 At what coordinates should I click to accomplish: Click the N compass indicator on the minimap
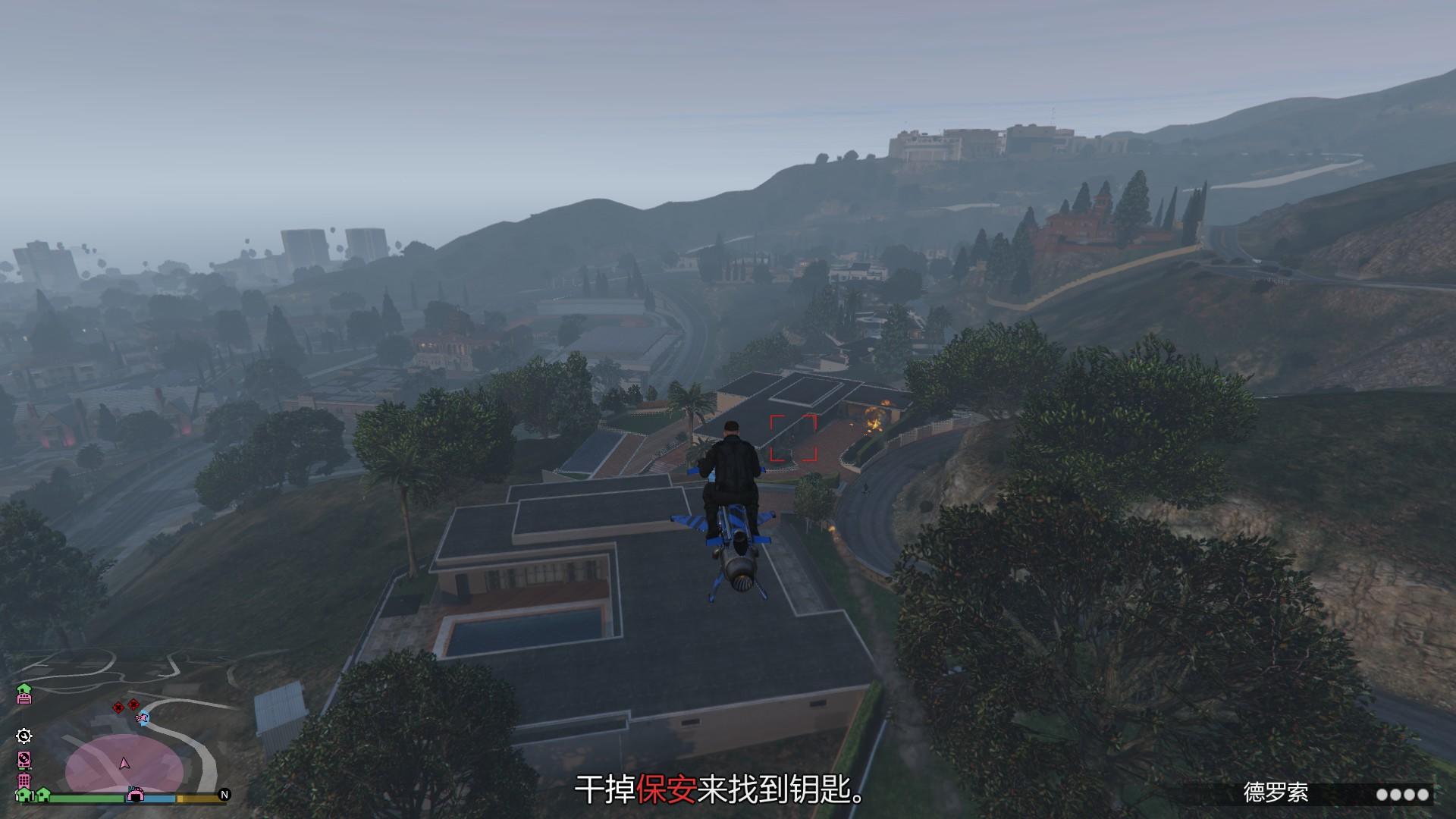pos(224,795)
